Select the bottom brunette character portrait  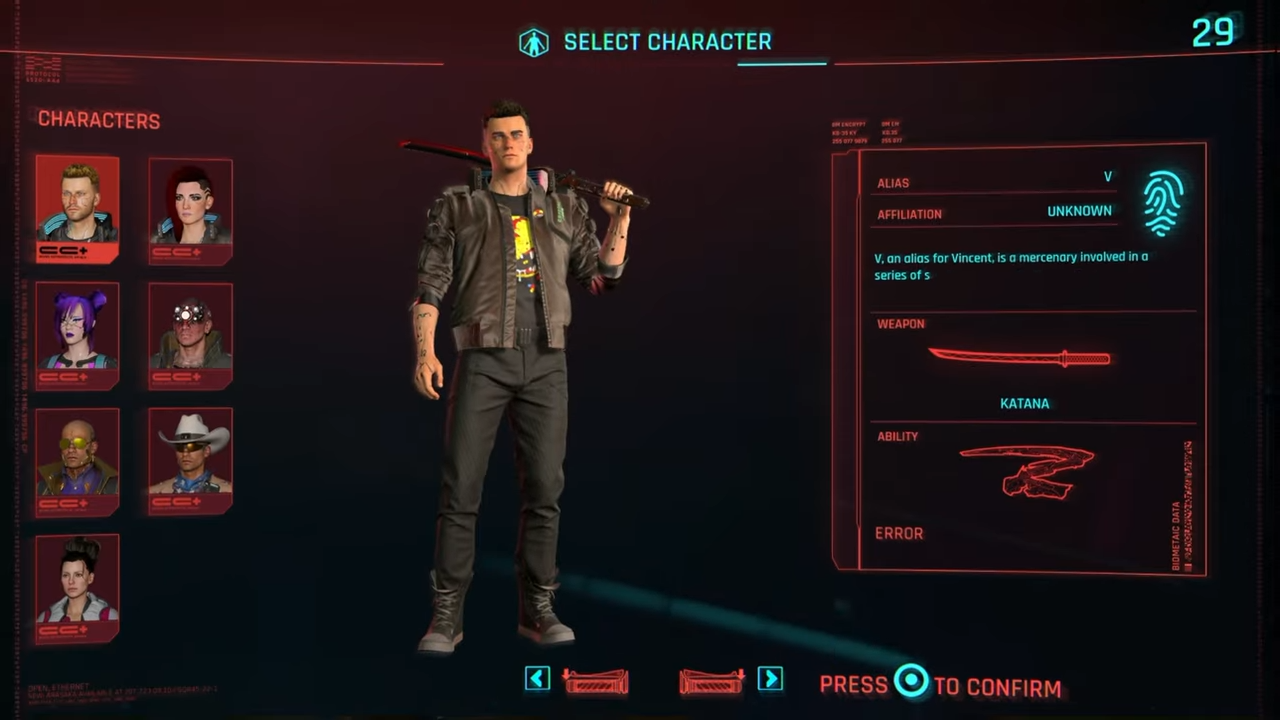[77, 586]
